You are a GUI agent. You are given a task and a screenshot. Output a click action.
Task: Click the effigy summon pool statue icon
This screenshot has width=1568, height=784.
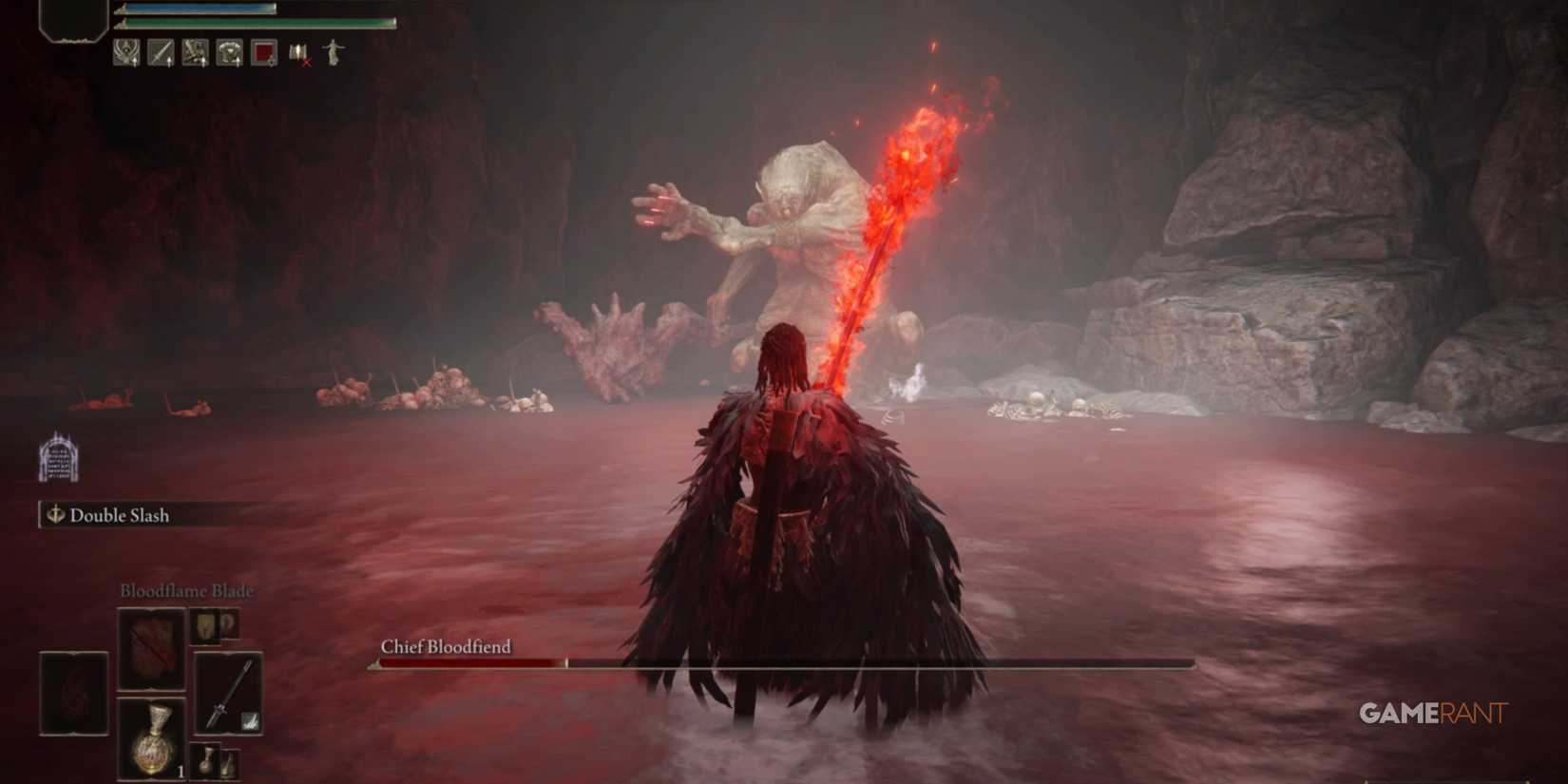(x=59, y=461)
